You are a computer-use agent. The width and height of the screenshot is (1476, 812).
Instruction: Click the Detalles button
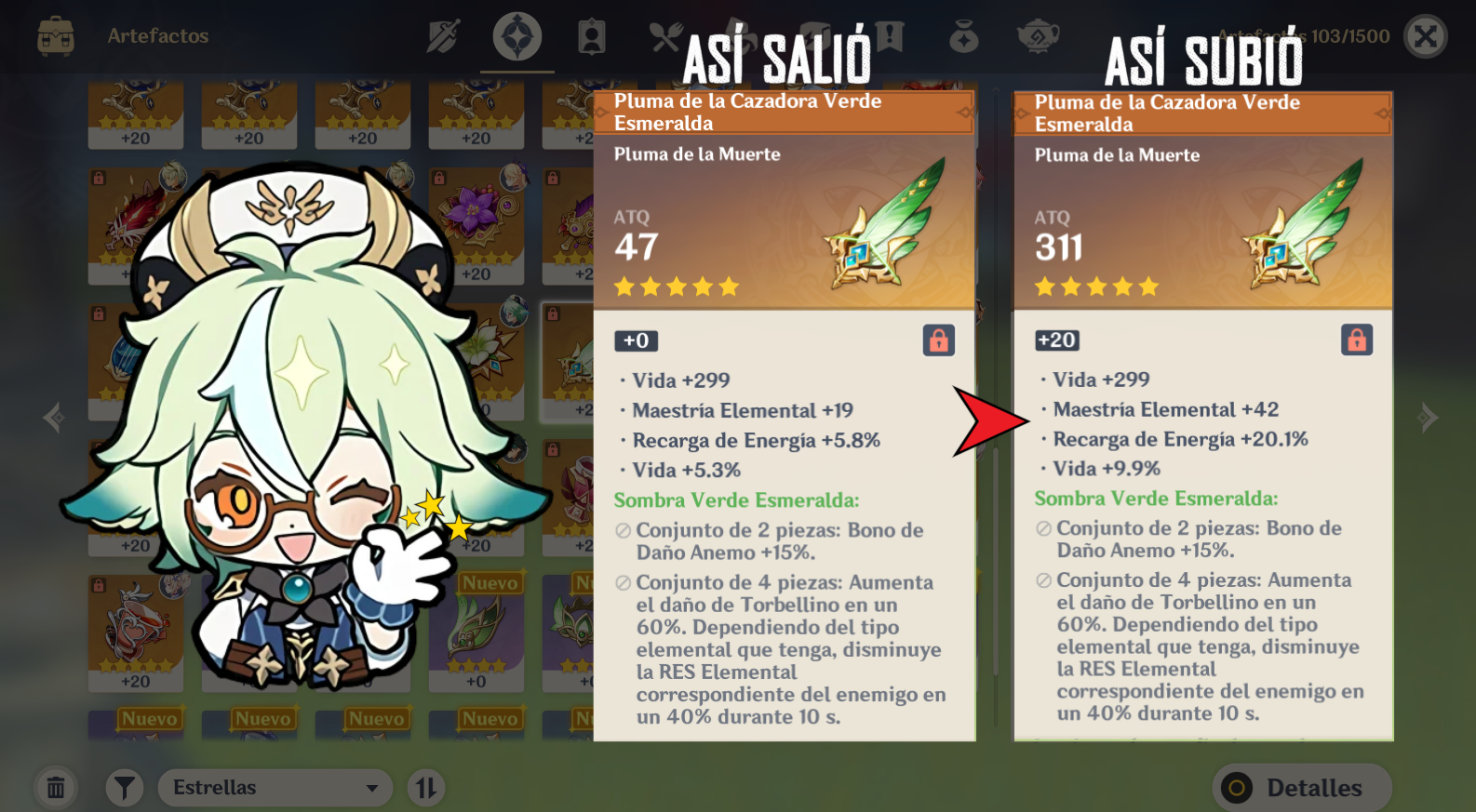click(1301, 787)
